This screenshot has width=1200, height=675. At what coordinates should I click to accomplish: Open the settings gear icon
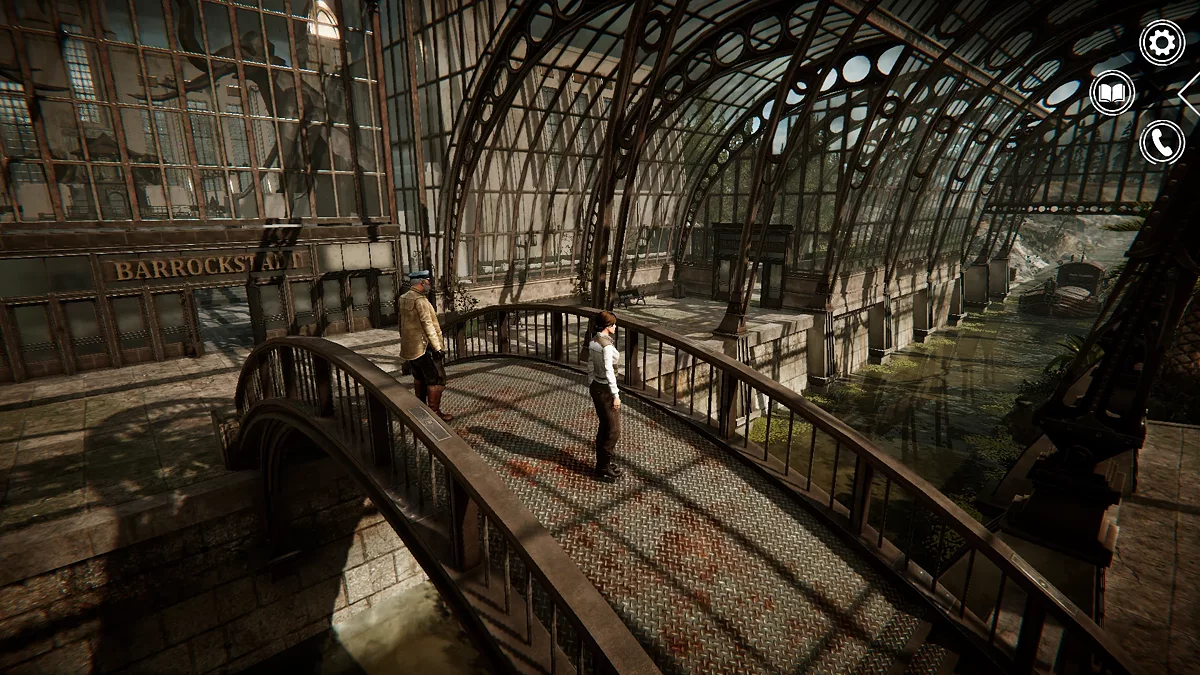1162,43
